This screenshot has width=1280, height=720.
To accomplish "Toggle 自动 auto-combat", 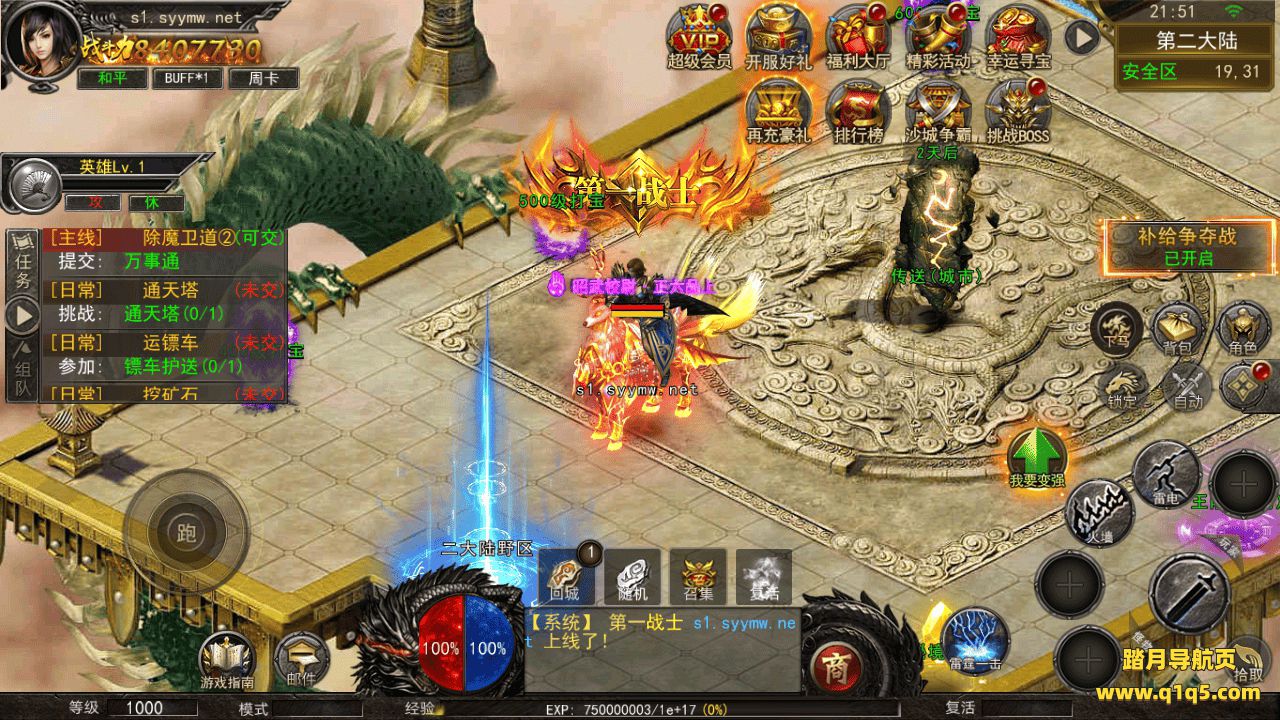I will pos(1187,387).
